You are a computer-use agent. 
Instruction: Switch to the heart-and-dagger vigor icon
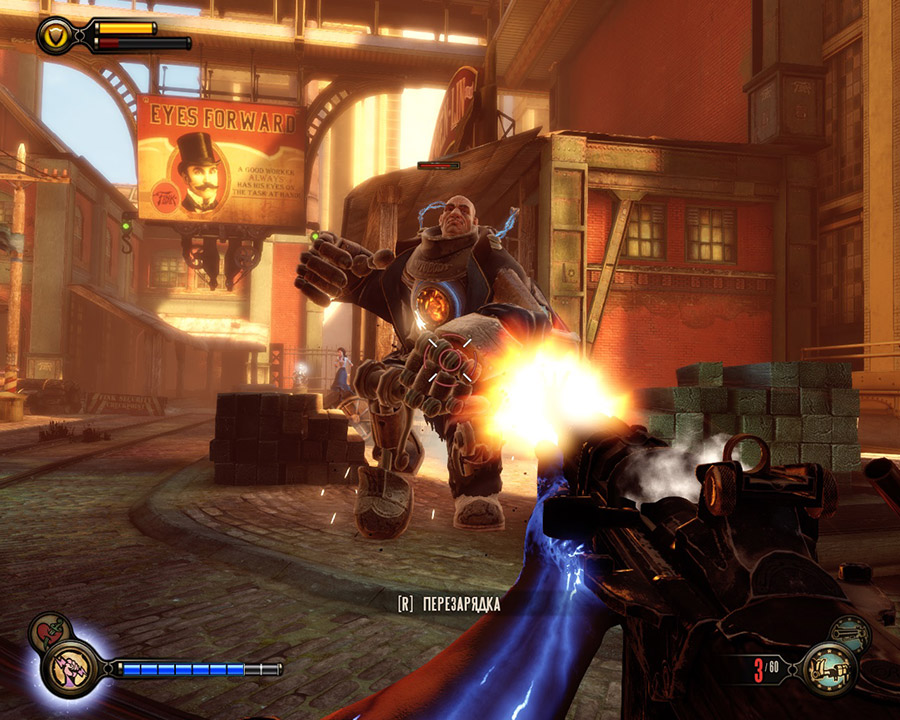(x=46, y=631)
